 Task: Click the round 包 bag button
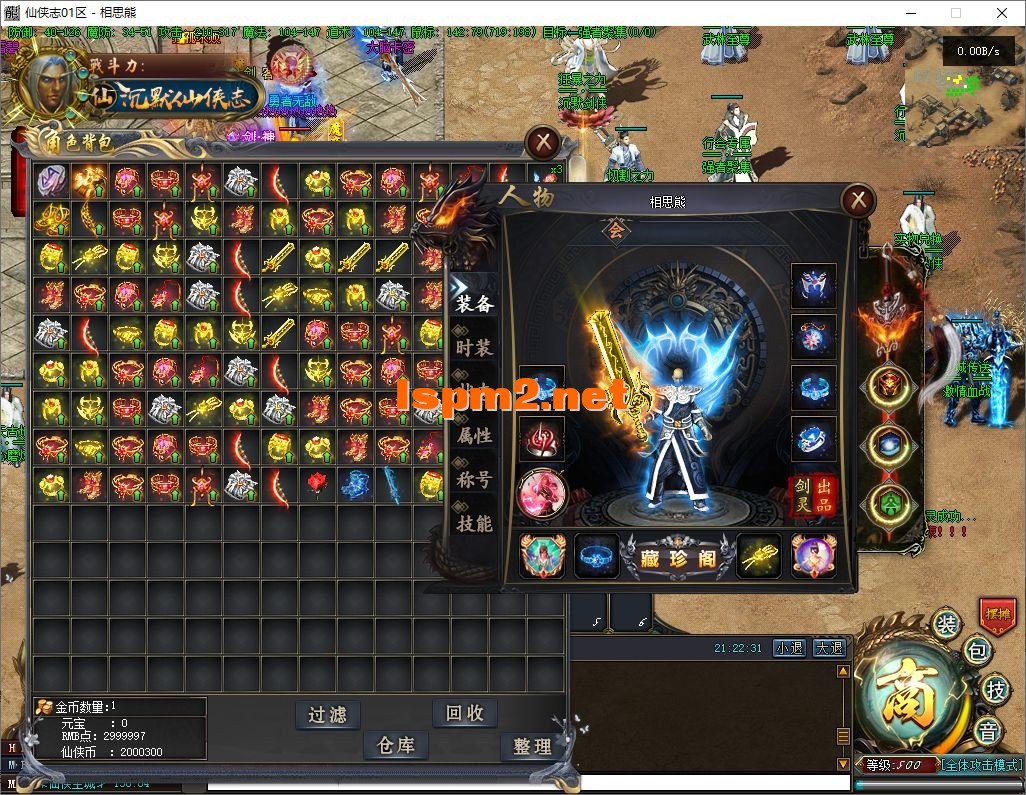coord(976,652)
